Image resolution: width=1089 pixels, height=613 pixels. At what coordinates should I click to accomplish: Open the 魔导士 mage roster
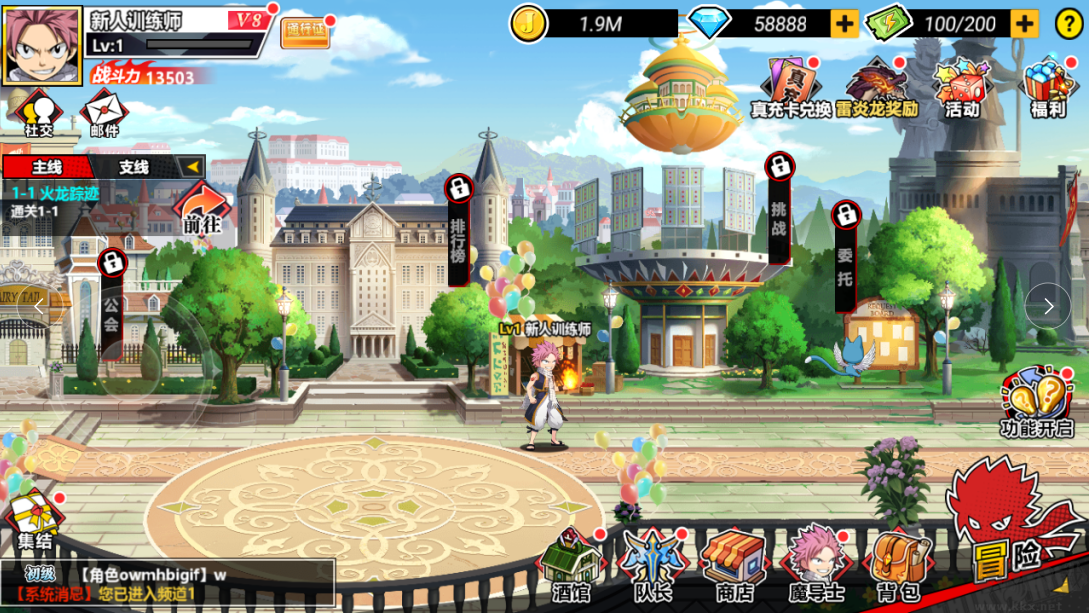[x=816, y=565]
